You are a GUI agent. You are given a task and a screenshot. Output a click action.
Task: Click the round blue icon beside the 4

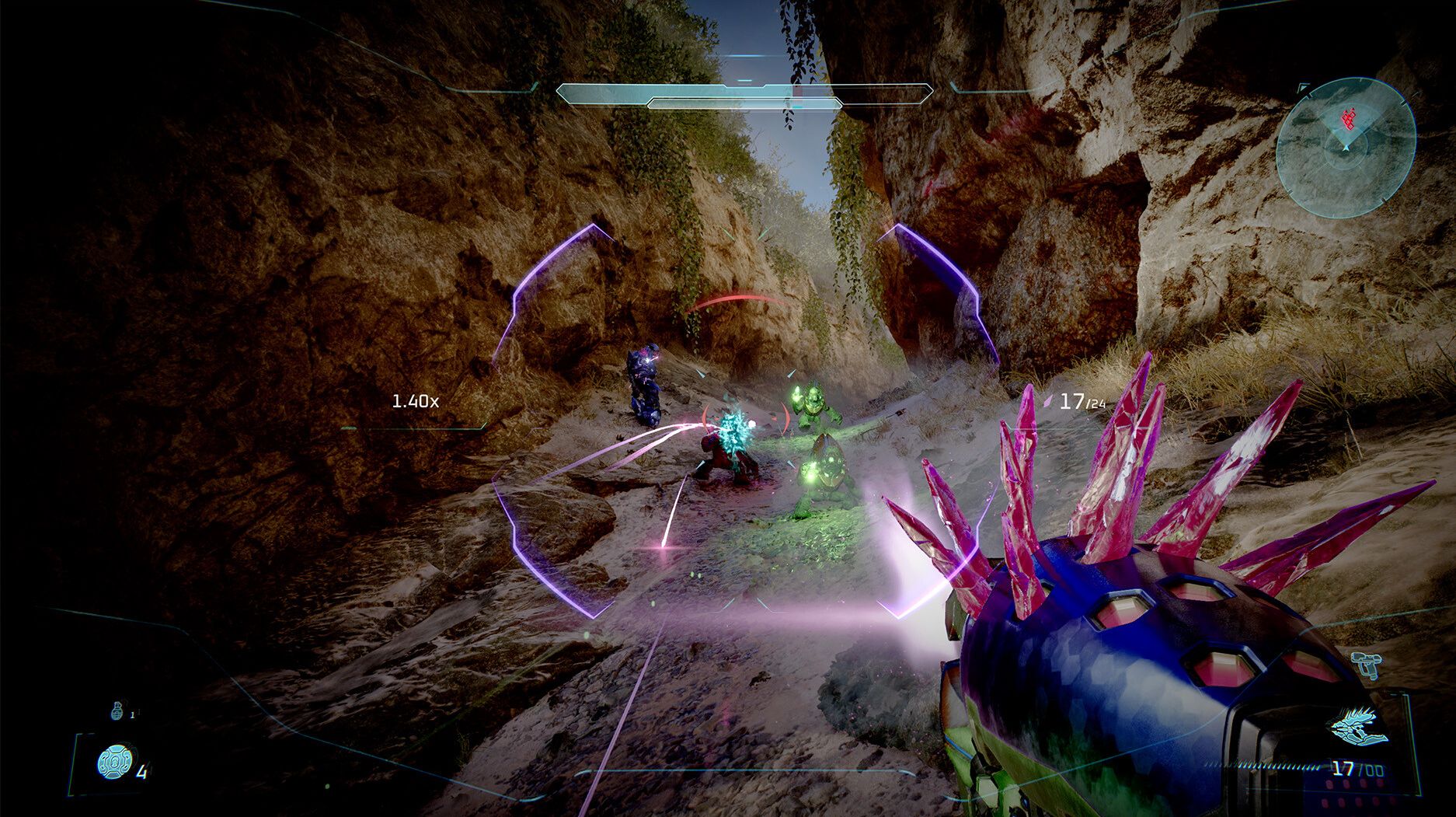[x=115, y=762]
